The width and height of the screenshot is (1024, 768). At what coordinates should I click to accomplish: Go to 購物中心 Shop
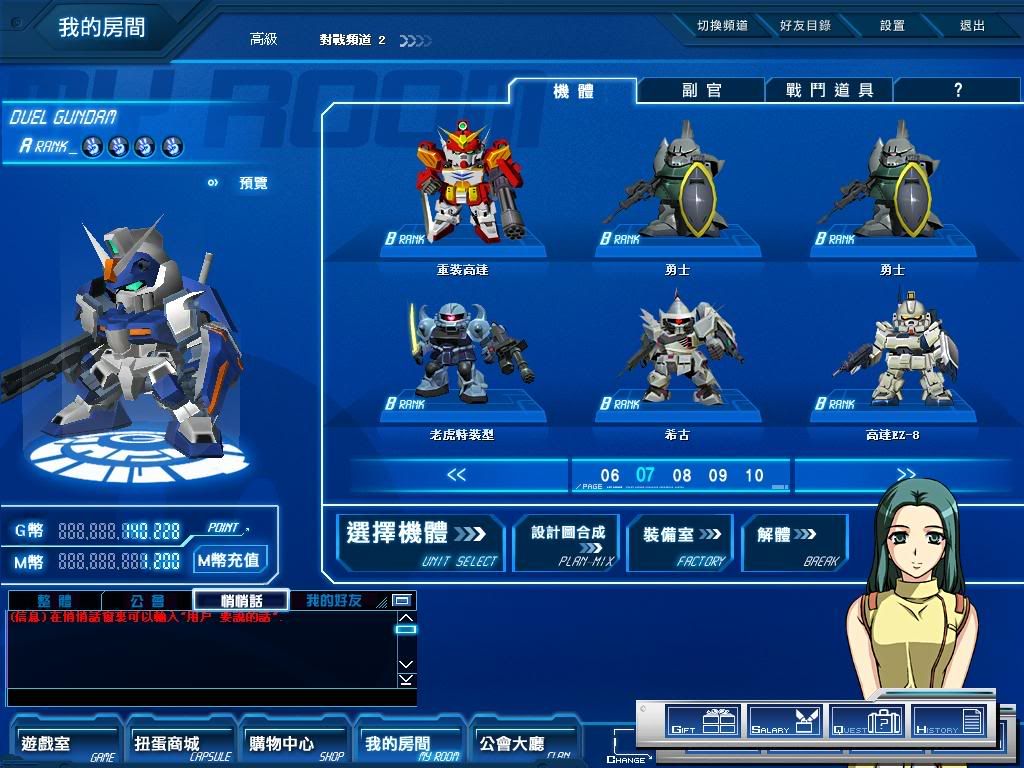point(292,745)
